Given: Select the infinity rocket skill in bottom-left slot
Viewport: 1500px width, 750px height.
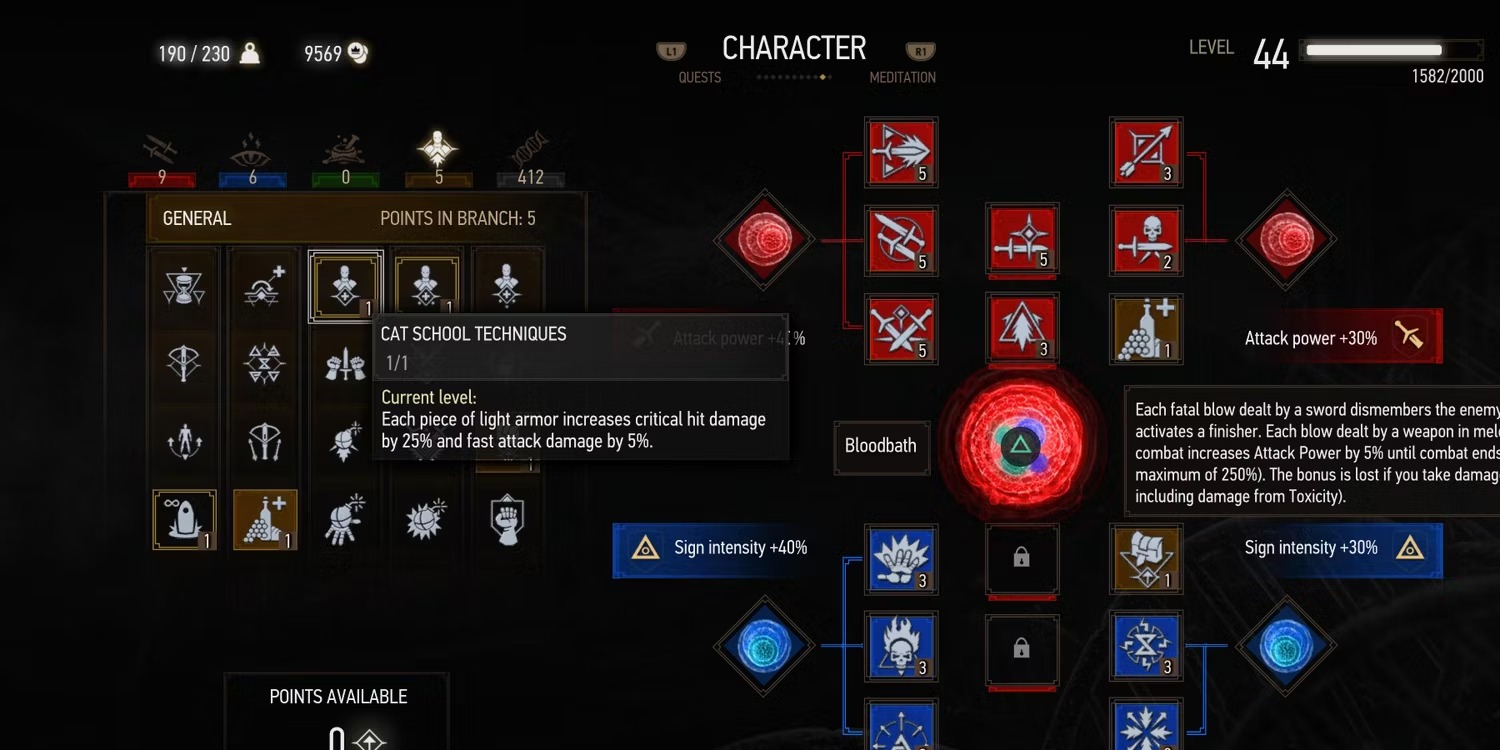Looking at the screenshot, I should click(184, 519).
